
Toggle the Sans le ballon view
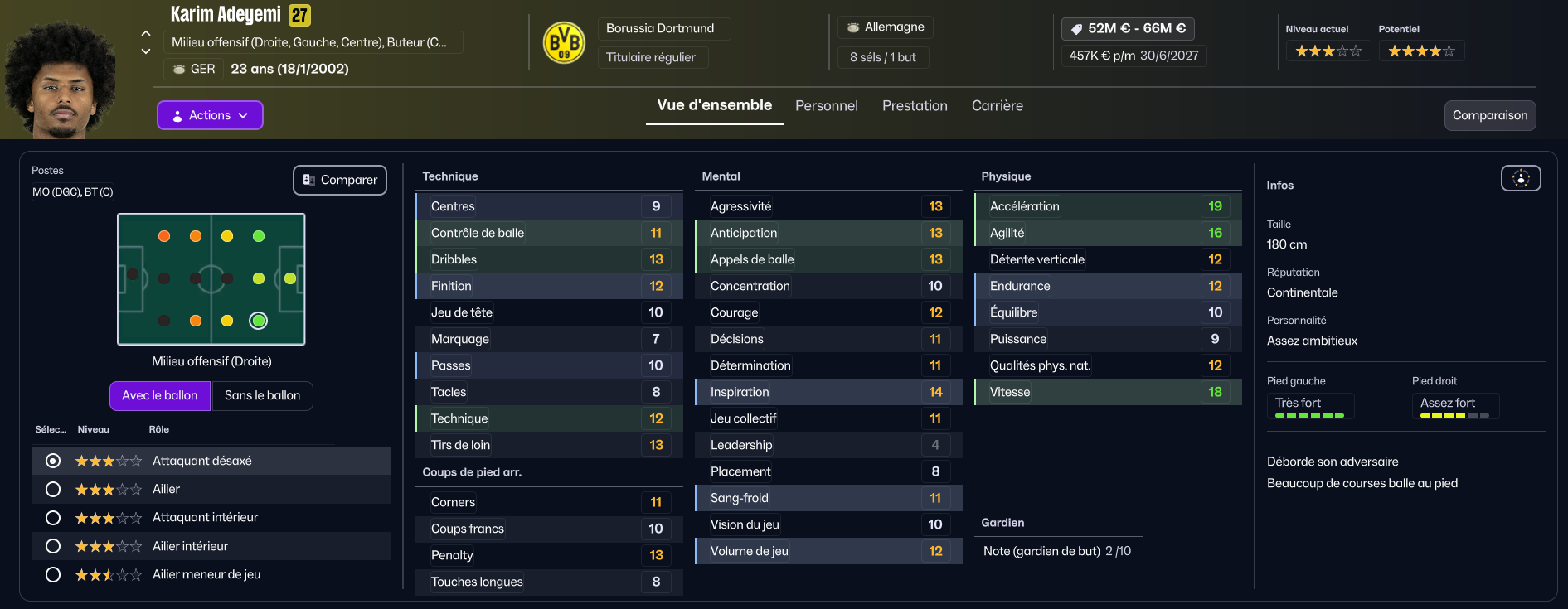262,395
